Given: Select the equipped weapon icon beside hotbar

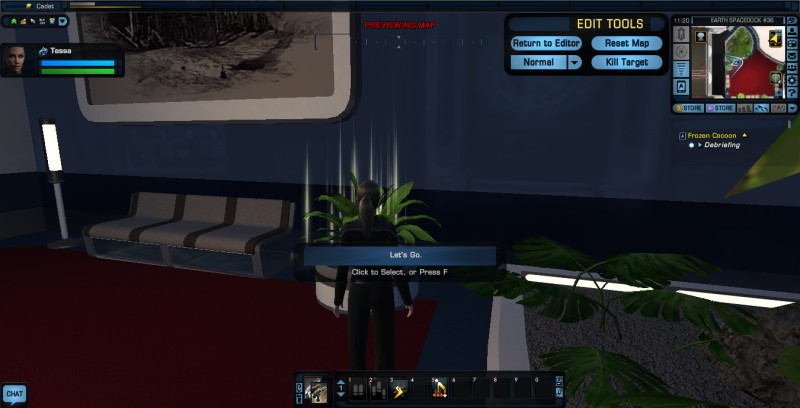Looking at the screenshot, I should [x=316, y=388].
